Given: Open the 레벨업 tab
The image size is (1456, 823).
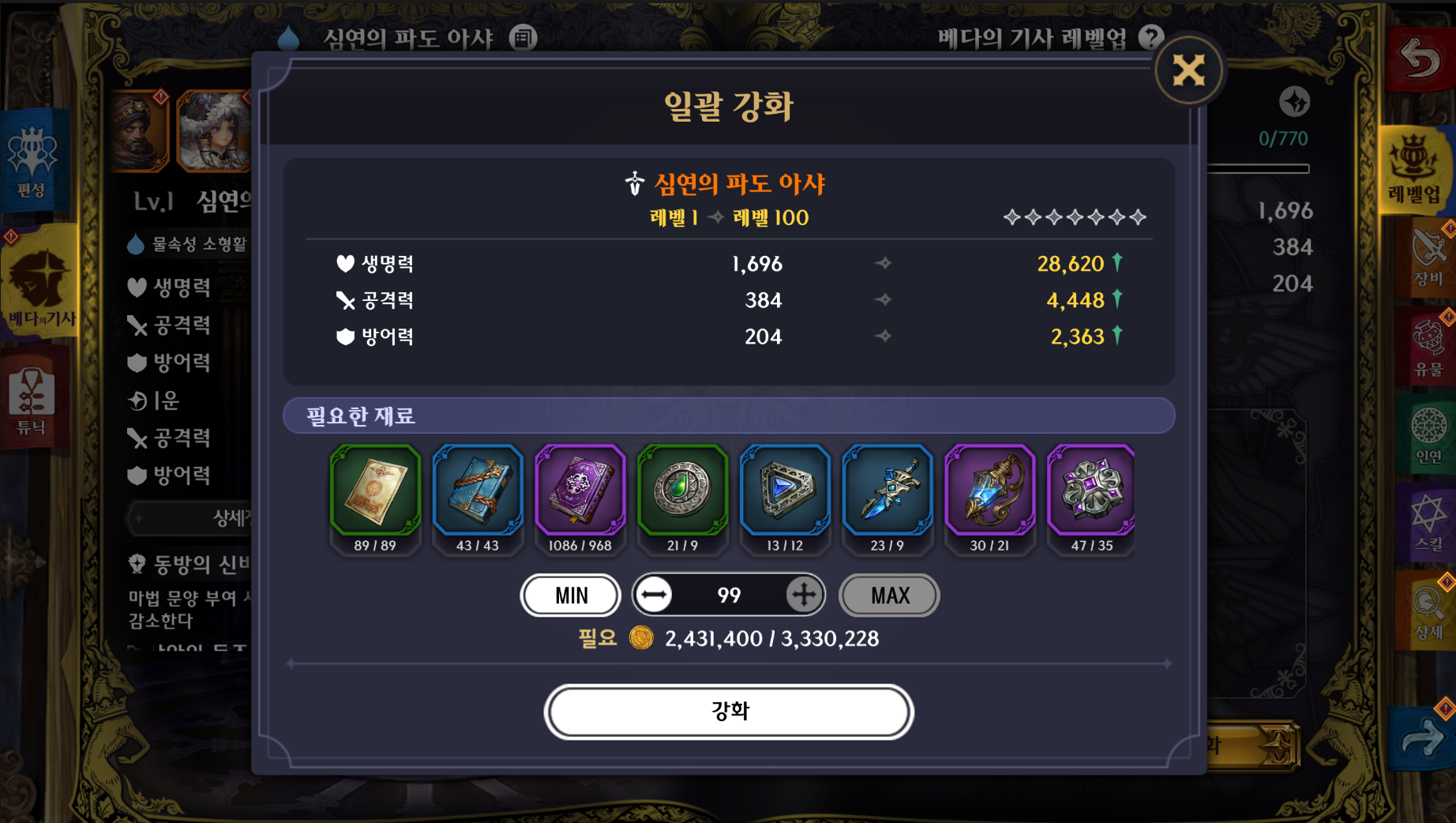Looking at the screenshot, I should [x=1415, y=167].
